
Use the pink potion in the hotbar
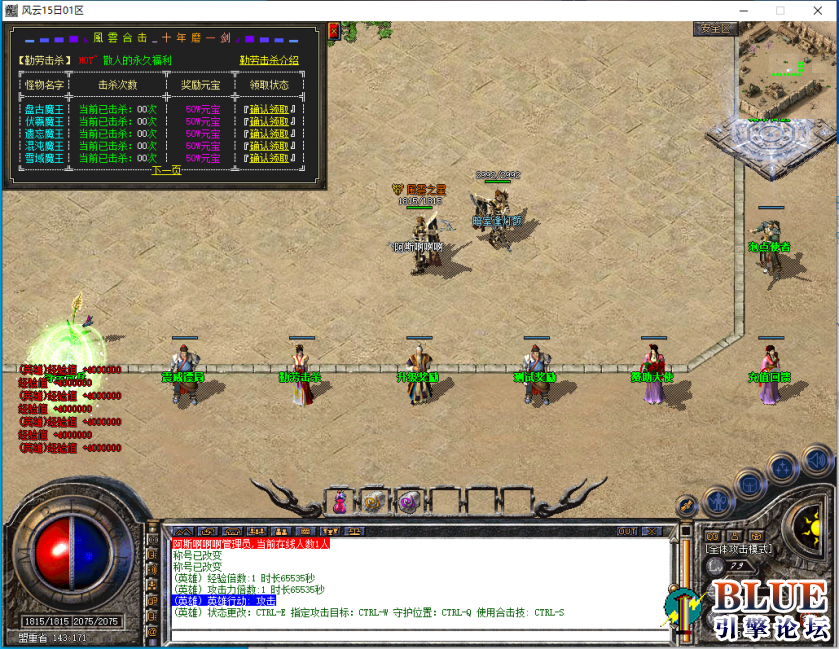[x=340, y=502]
